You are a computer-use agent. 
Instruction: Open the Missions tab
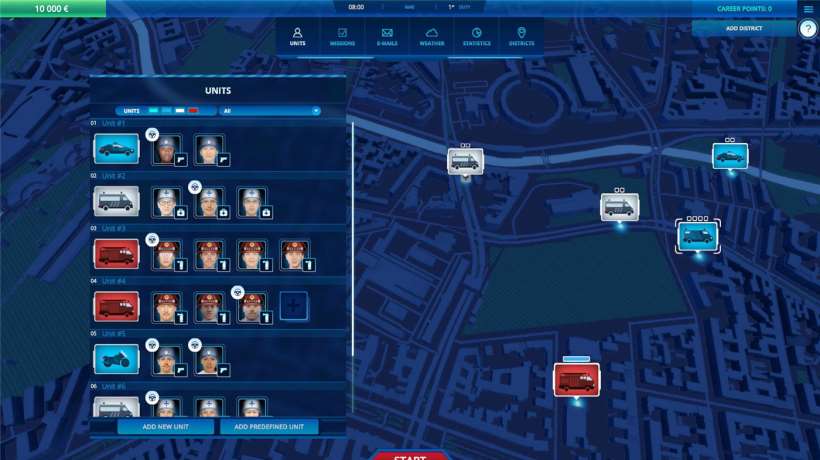coord(342,36)
